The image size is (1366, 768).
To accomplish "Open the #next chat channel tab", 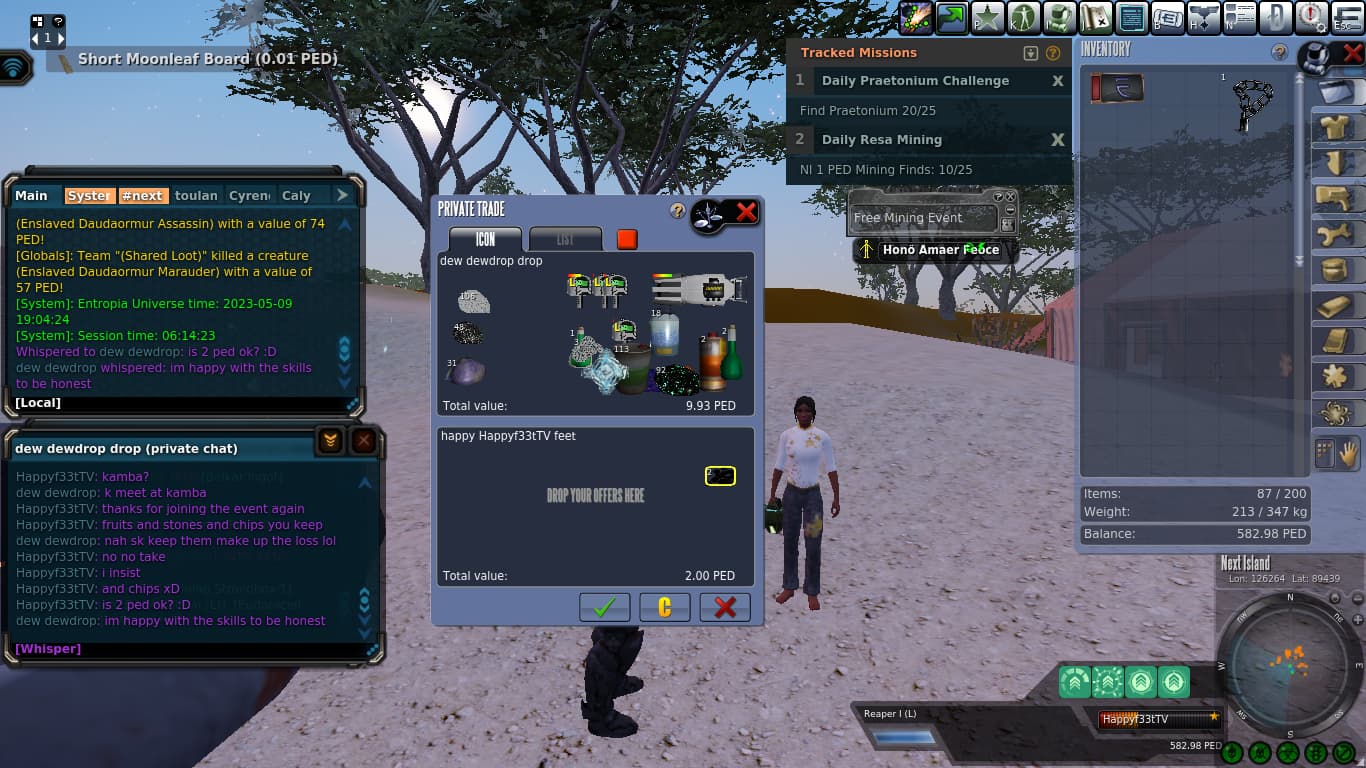I will (x=142, y=196).
